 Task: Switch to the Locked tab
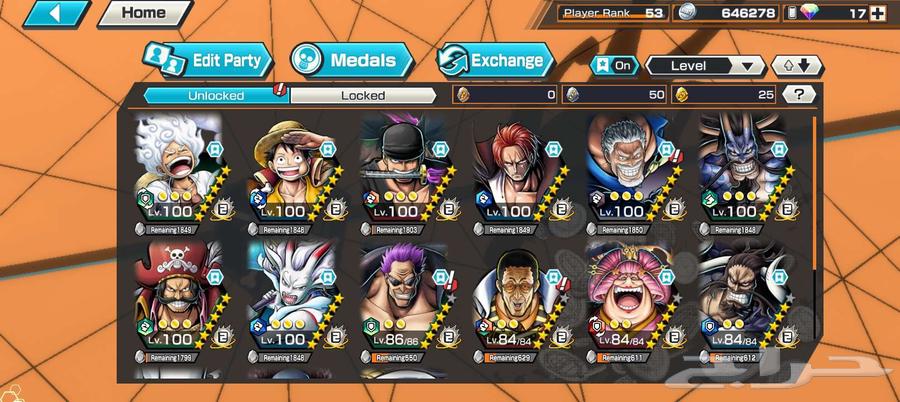pyautogui.click(x=362, y=96)
